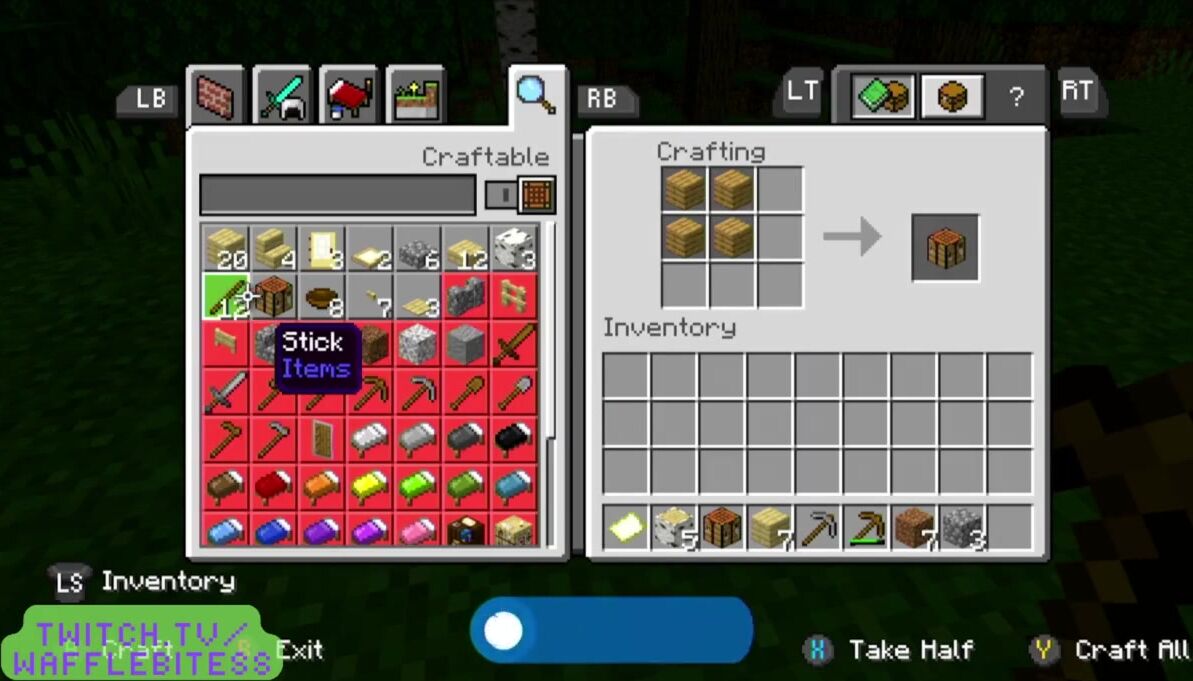Select the Stick recipe in the recipe book
The width and height of the screenshot is (1193, 681).
[226, 297]
